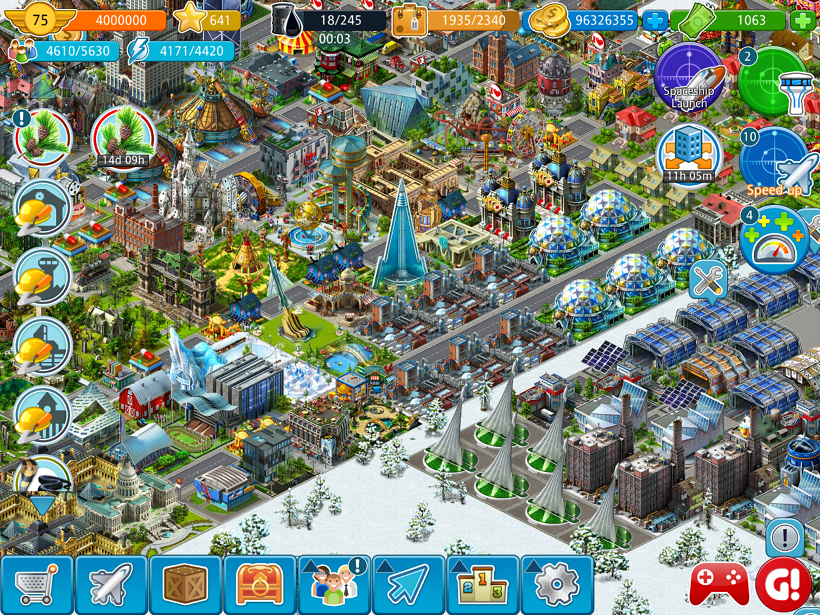820x615 pixels.
Task: Open the gear settings menu
Action: pyautogui.click(x=556, y=584)
